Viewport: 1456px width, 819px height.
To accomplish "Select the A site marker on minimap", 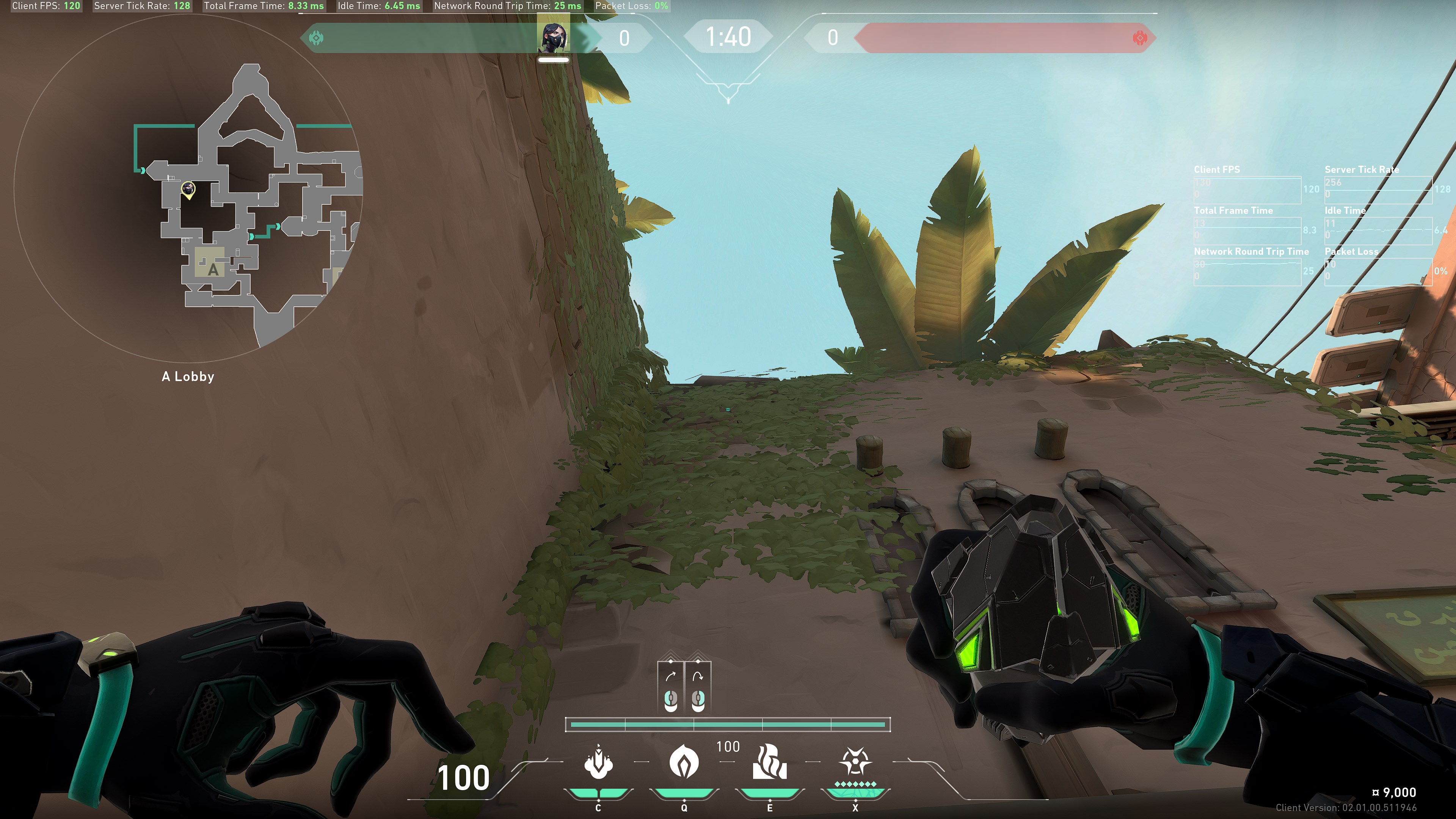I will pyautogui.click(x=212, y=269).
